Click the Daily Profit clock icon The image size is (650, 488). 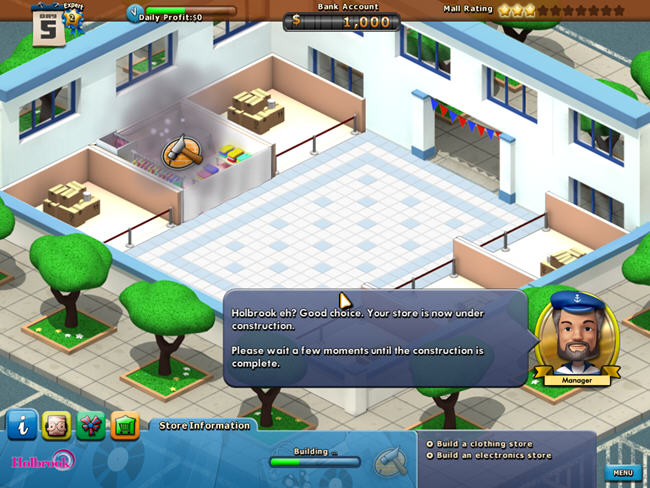click(x=136, y=13)
